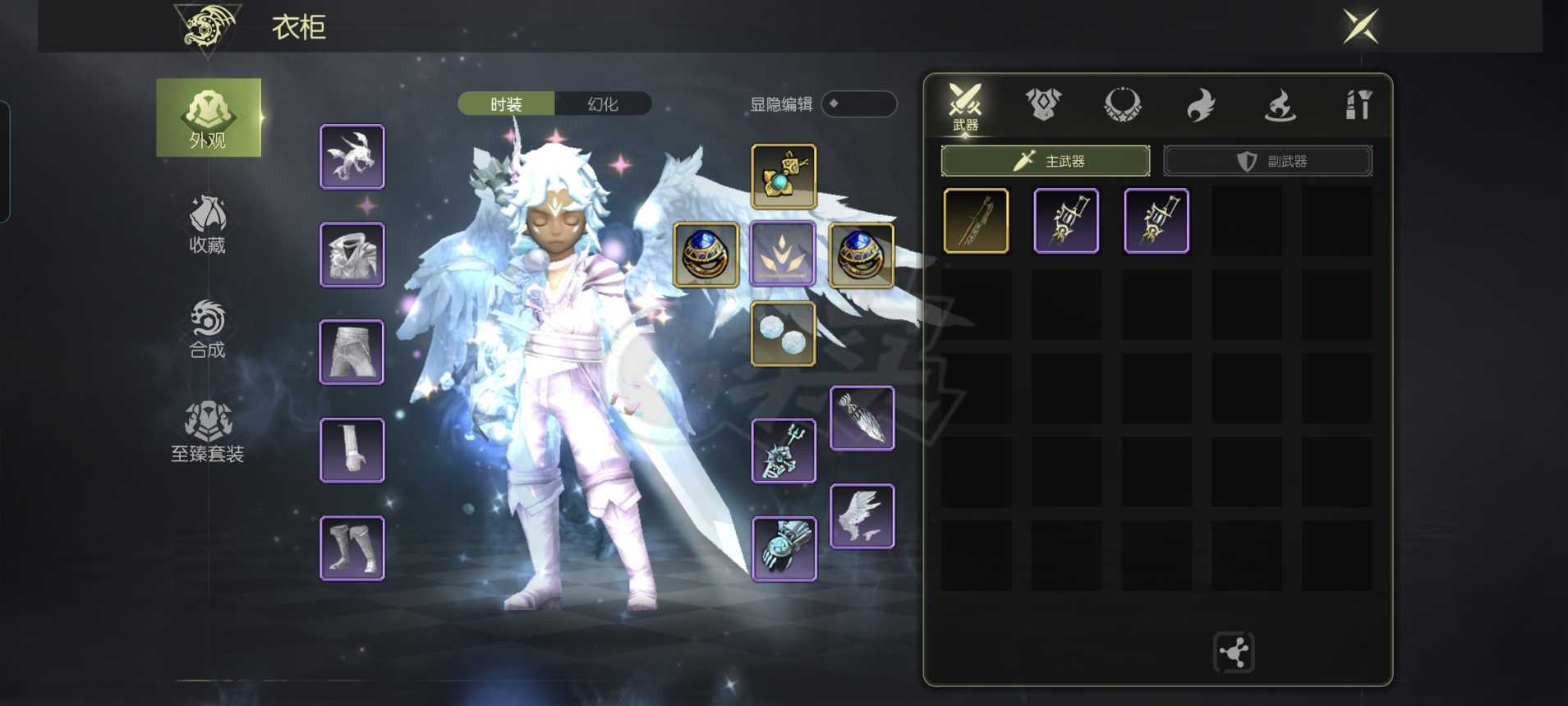Select the white boots equipment slot

[x=352, y=548]
